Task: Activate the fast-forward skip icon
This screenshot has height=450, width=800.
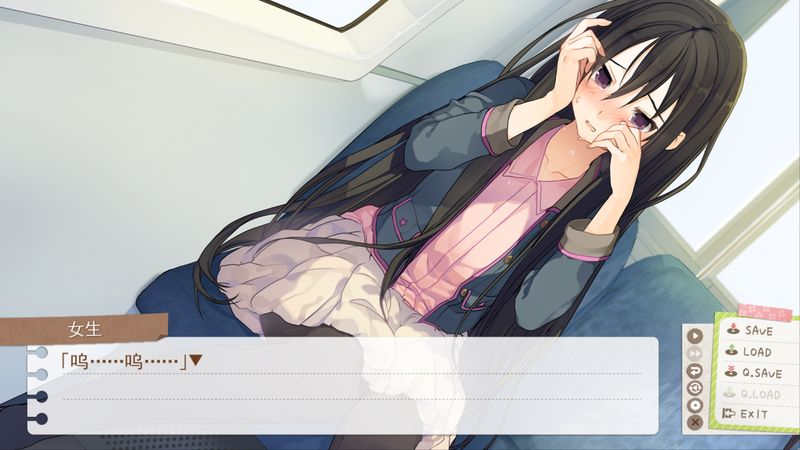Action: pyautogui.click(x=696, y=352)
